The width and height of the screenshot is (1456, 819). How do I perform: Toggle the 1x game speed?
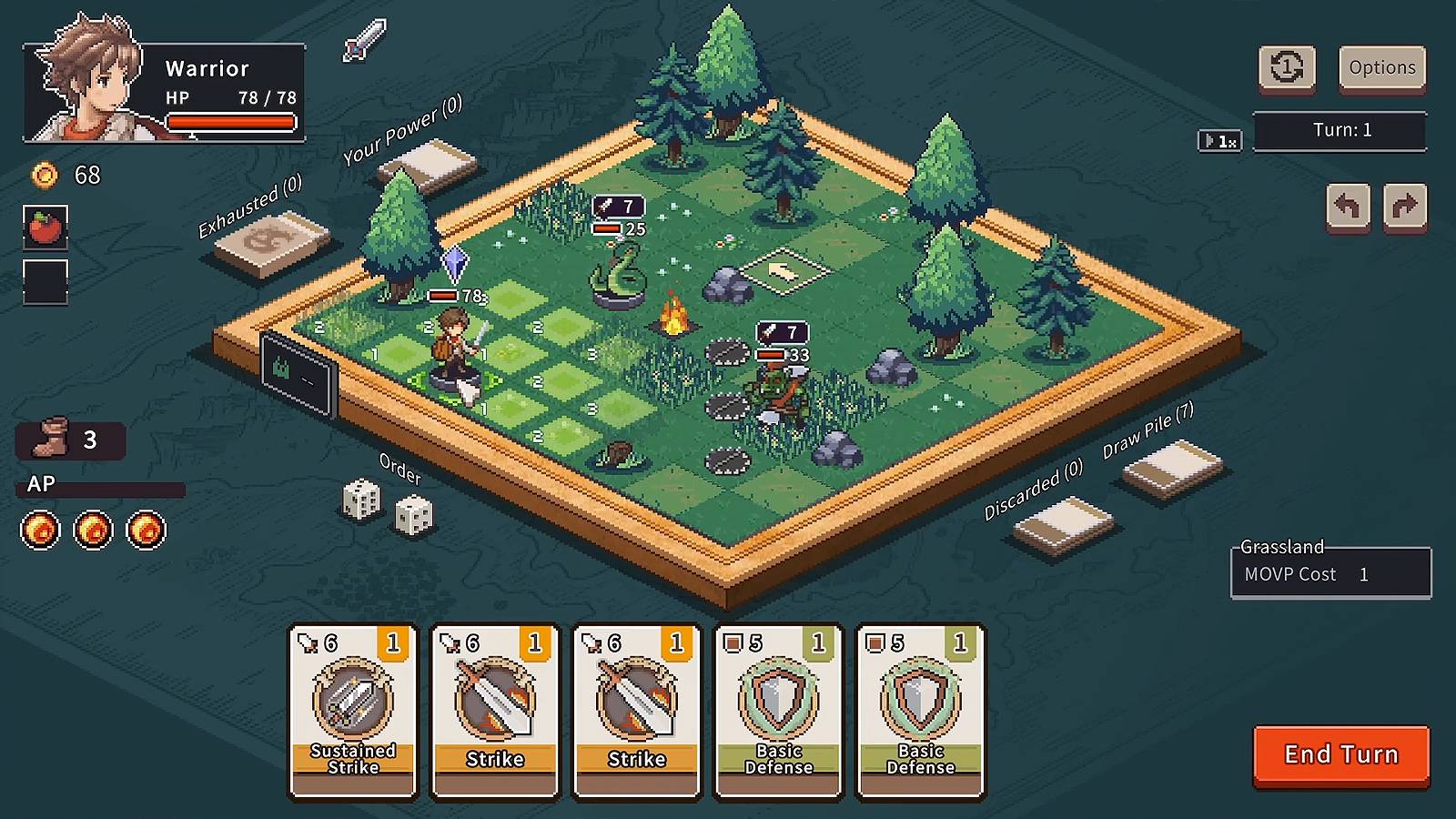[x=1219, y=141]
